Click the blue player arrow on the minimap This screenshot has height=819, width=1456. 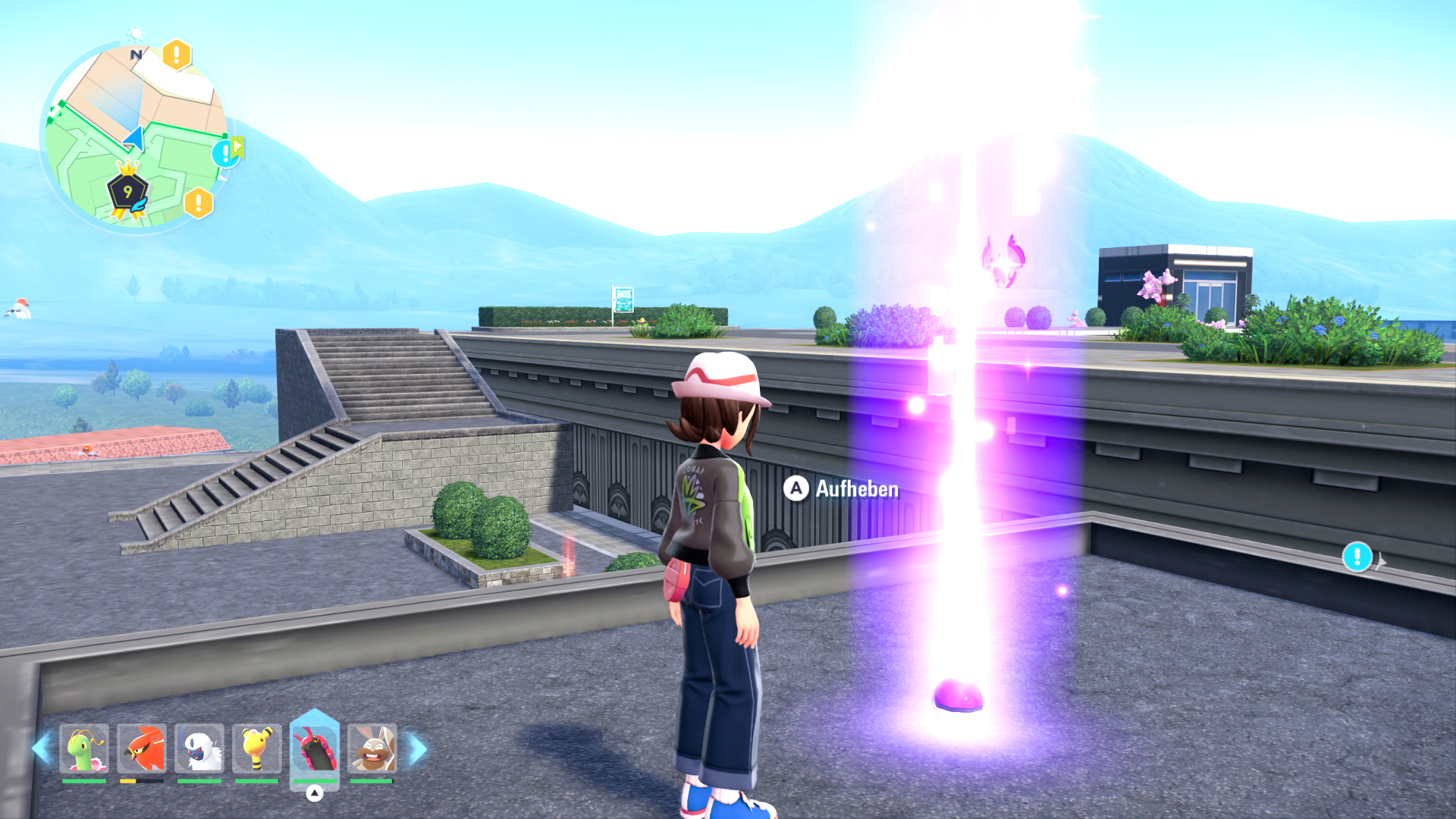coord(135,139)
